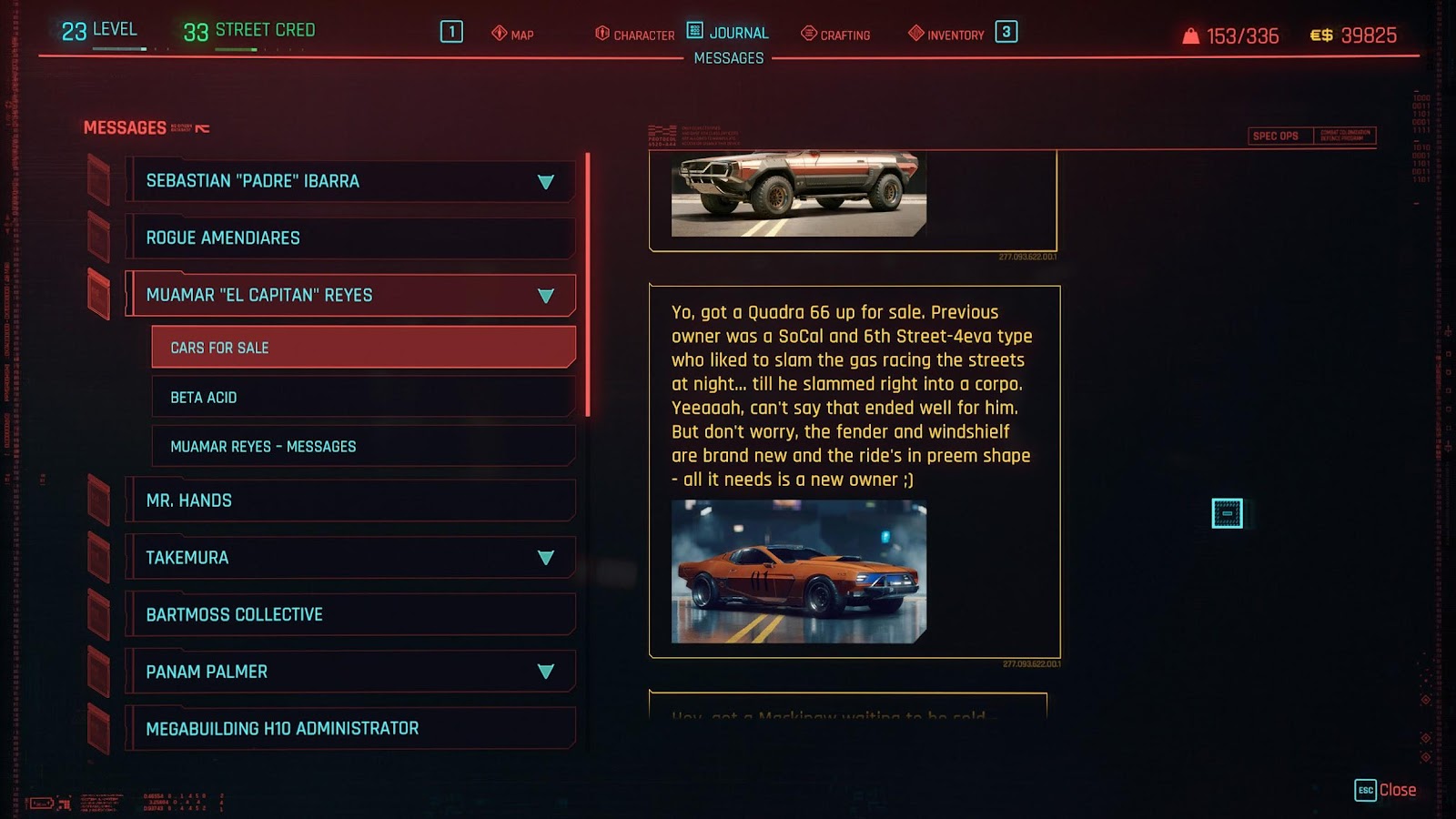Switch to the SPEC OPS tab
This screenshot has width=1456, height=819.
[x=1276, y=135]
